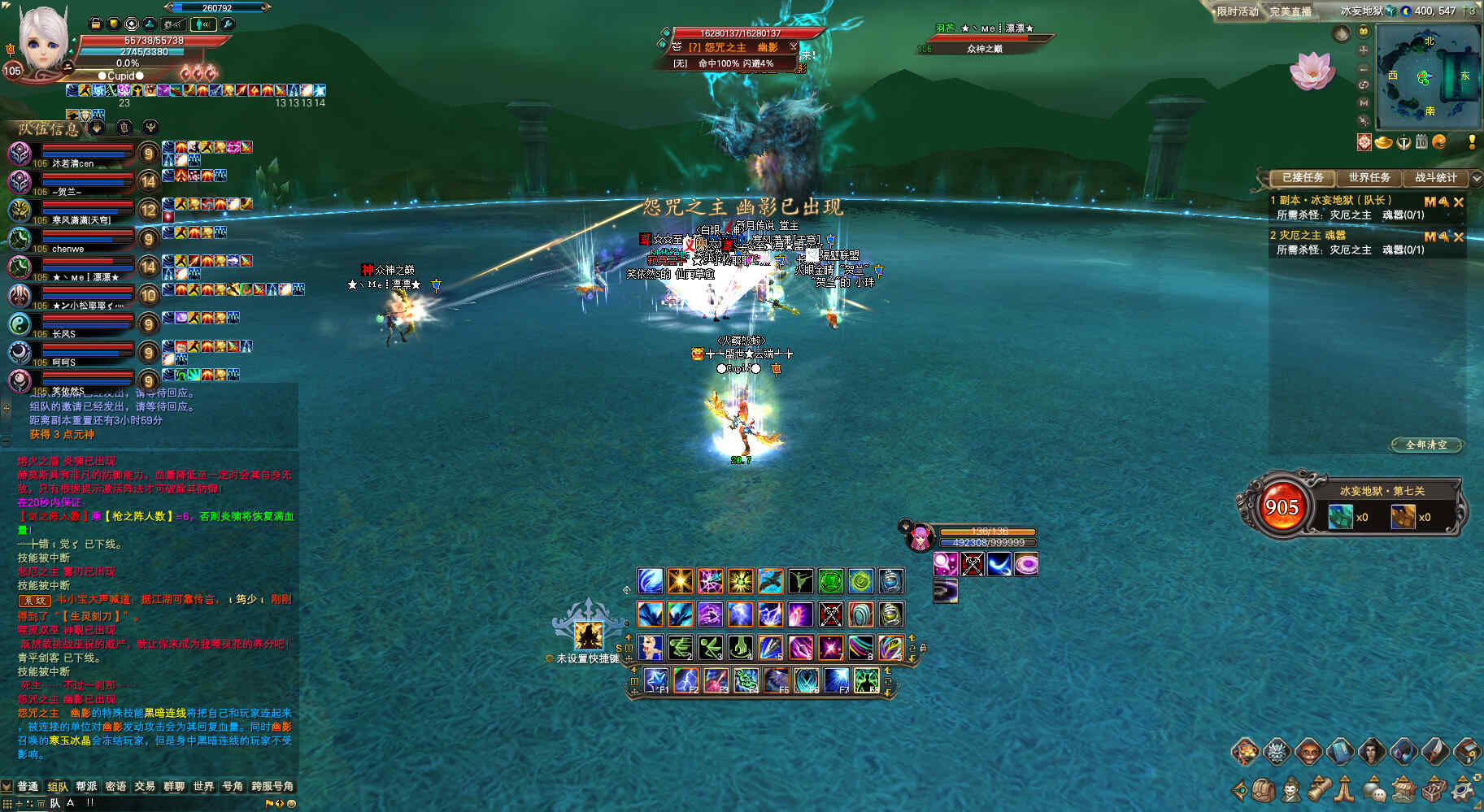Open the 完美直播 live stream button
This screenshot has height=812, width=1484.
coord(1290,11)
